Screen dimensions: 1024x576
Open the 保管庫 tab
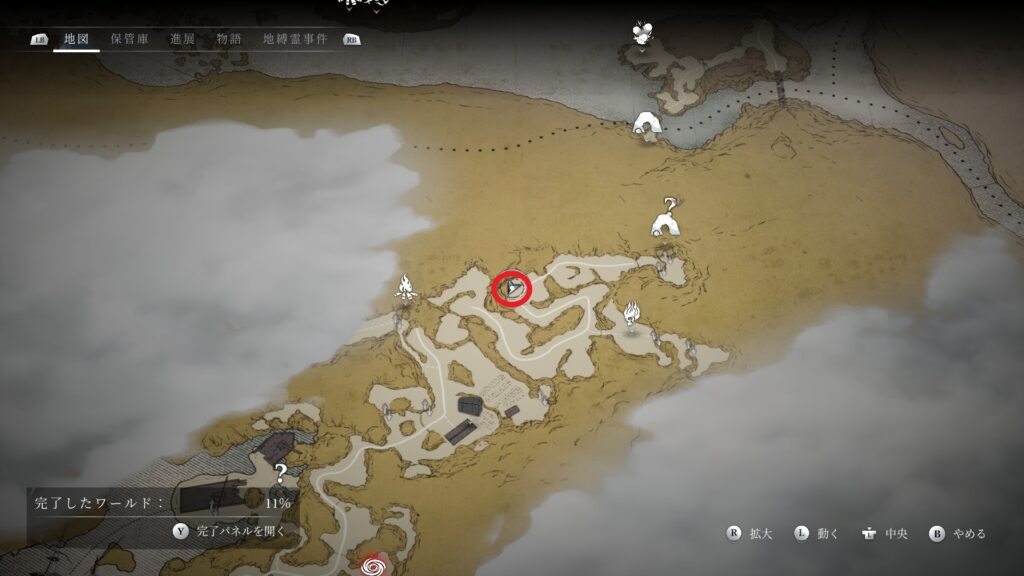coord(130,40)
